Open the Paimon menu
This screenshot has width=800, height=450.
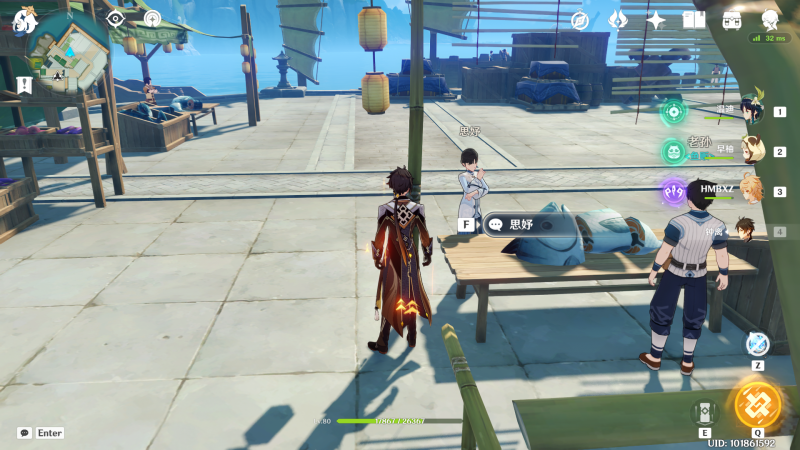24,18
